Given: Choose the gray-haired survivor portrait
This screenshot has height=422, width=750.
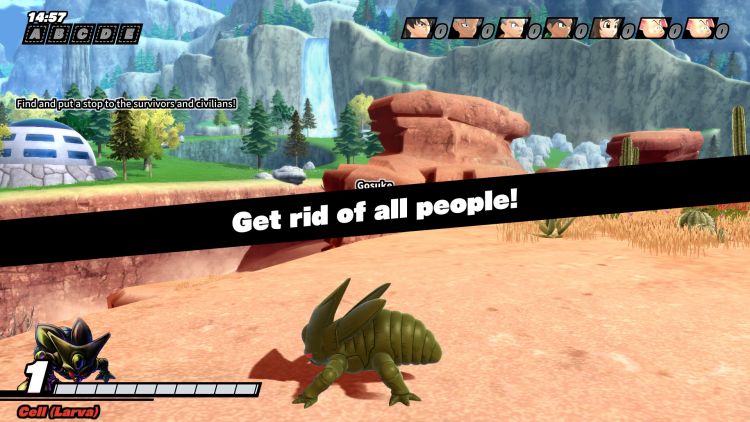Looking at the screenshot, I should [512, 29].
